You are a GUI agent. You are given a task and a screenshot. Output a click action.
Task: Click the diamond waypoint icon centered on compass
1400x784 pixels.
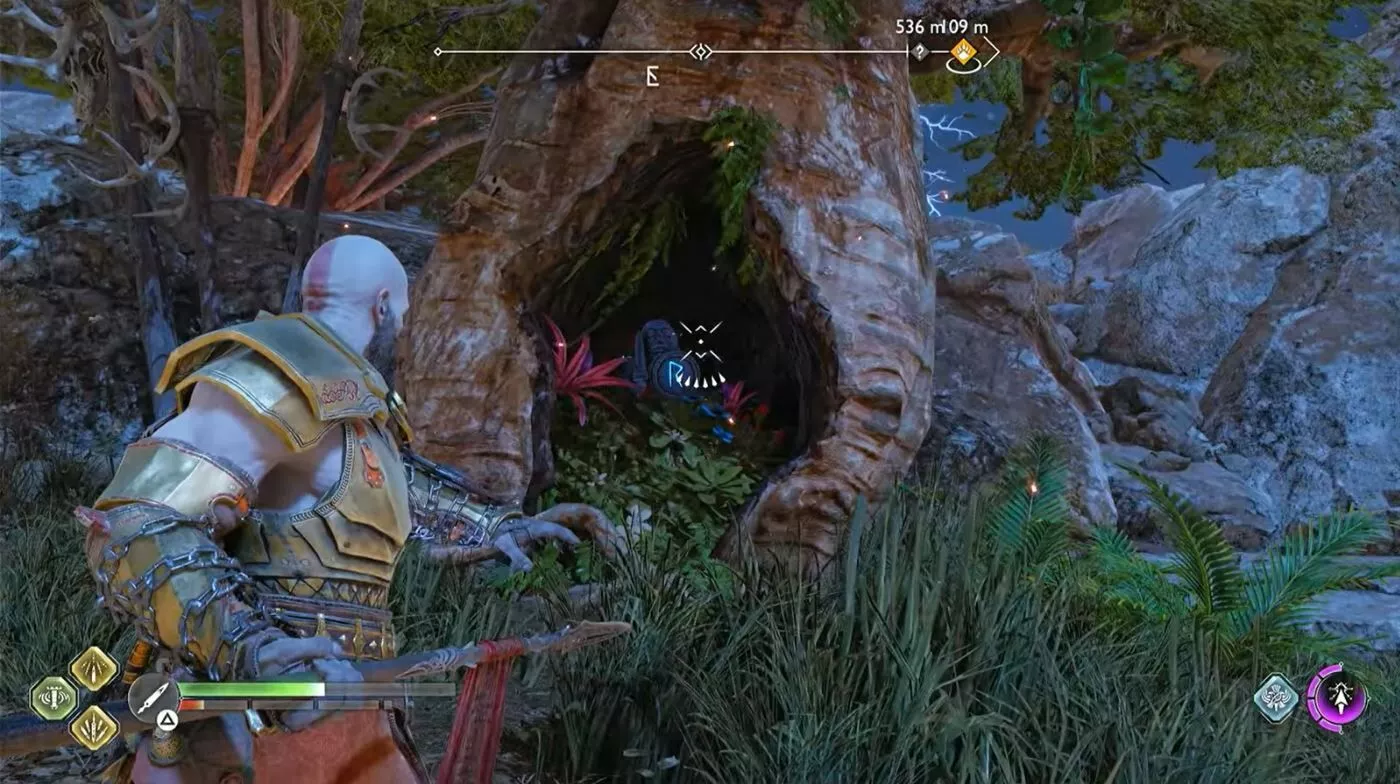[x=700, y=52]
